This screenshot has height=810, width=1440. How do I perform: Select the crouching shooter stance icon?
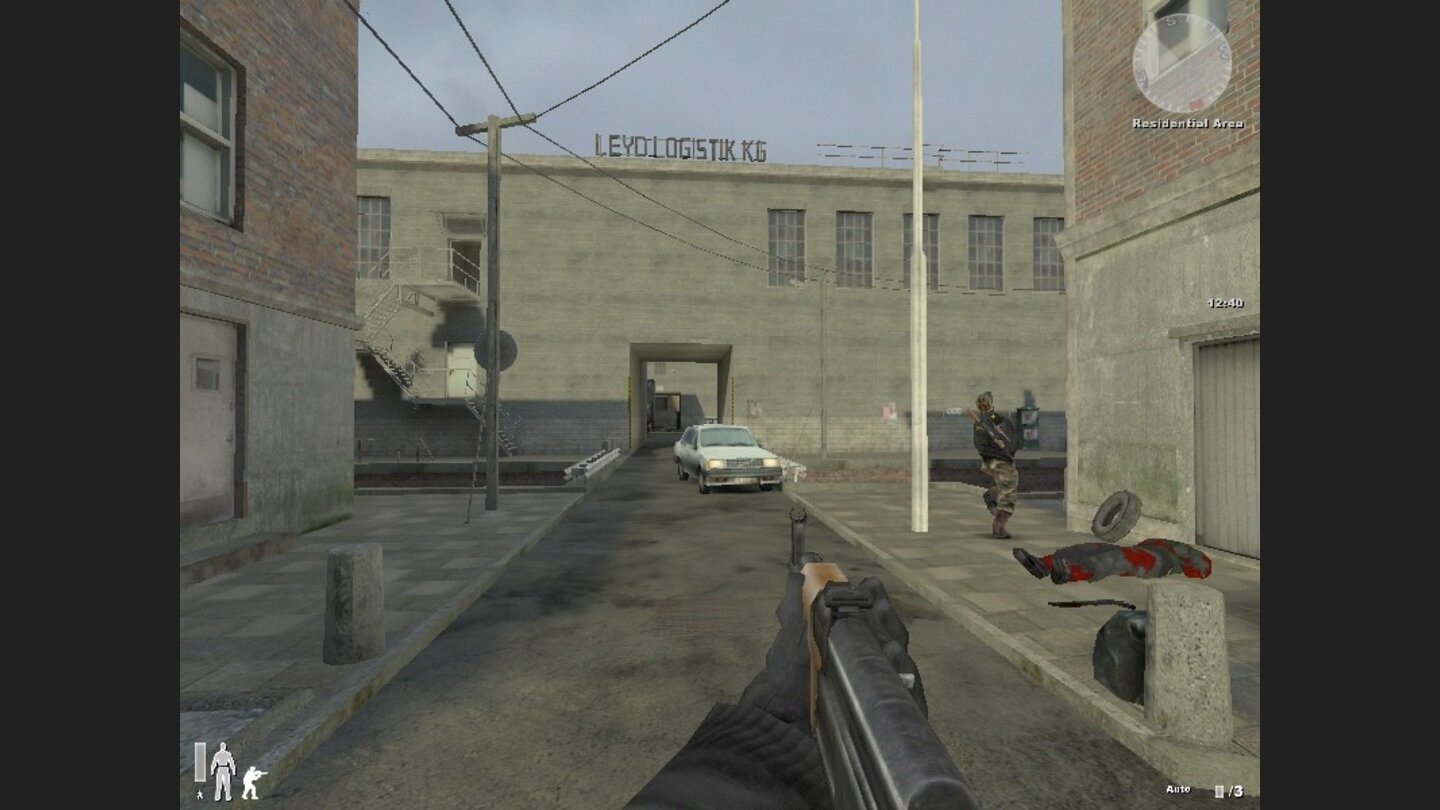(253, 783)
